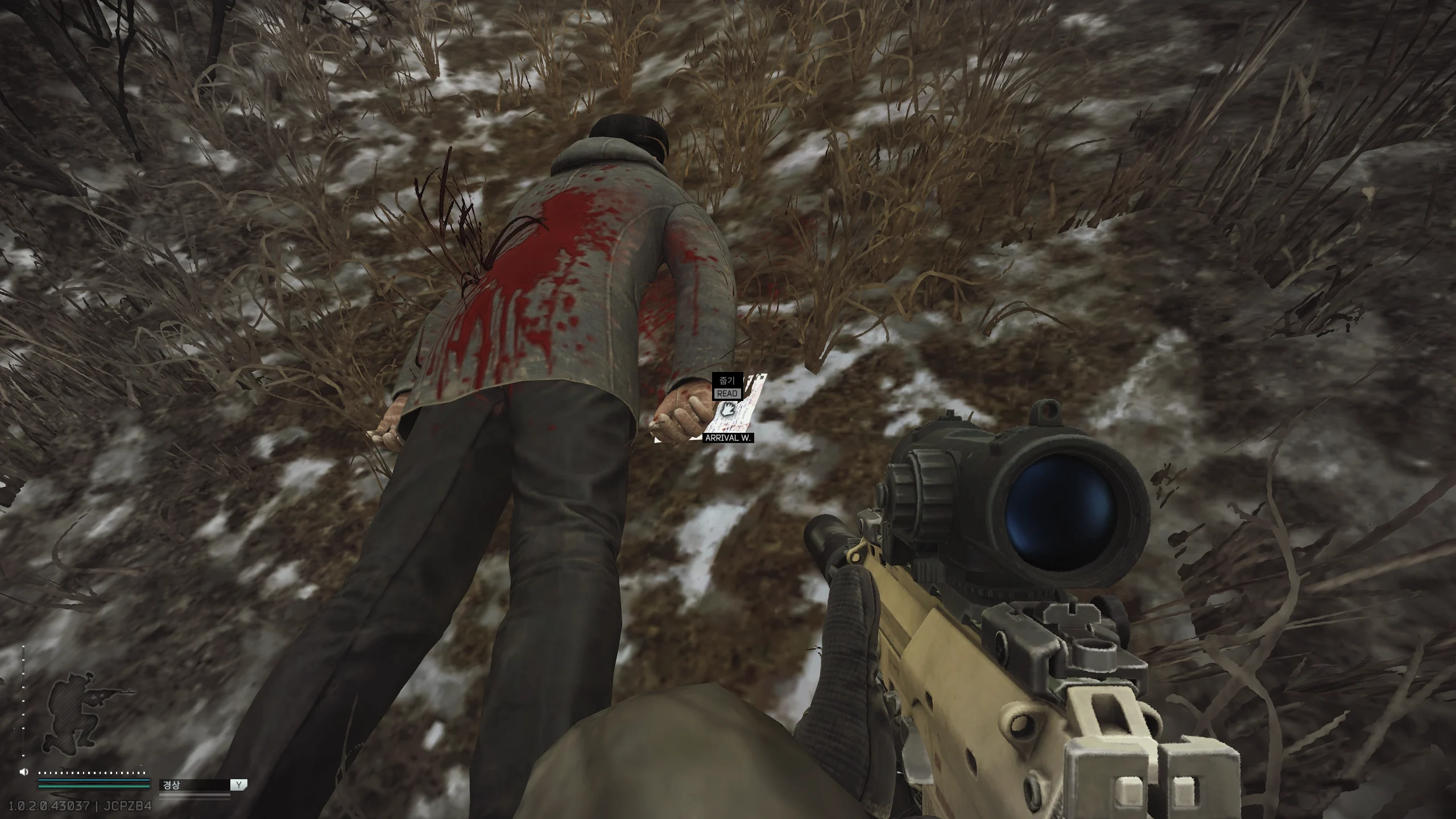Screen dimensions: 1456x819
Task: Select the READ action in the item menu
Action: (727, 394)
